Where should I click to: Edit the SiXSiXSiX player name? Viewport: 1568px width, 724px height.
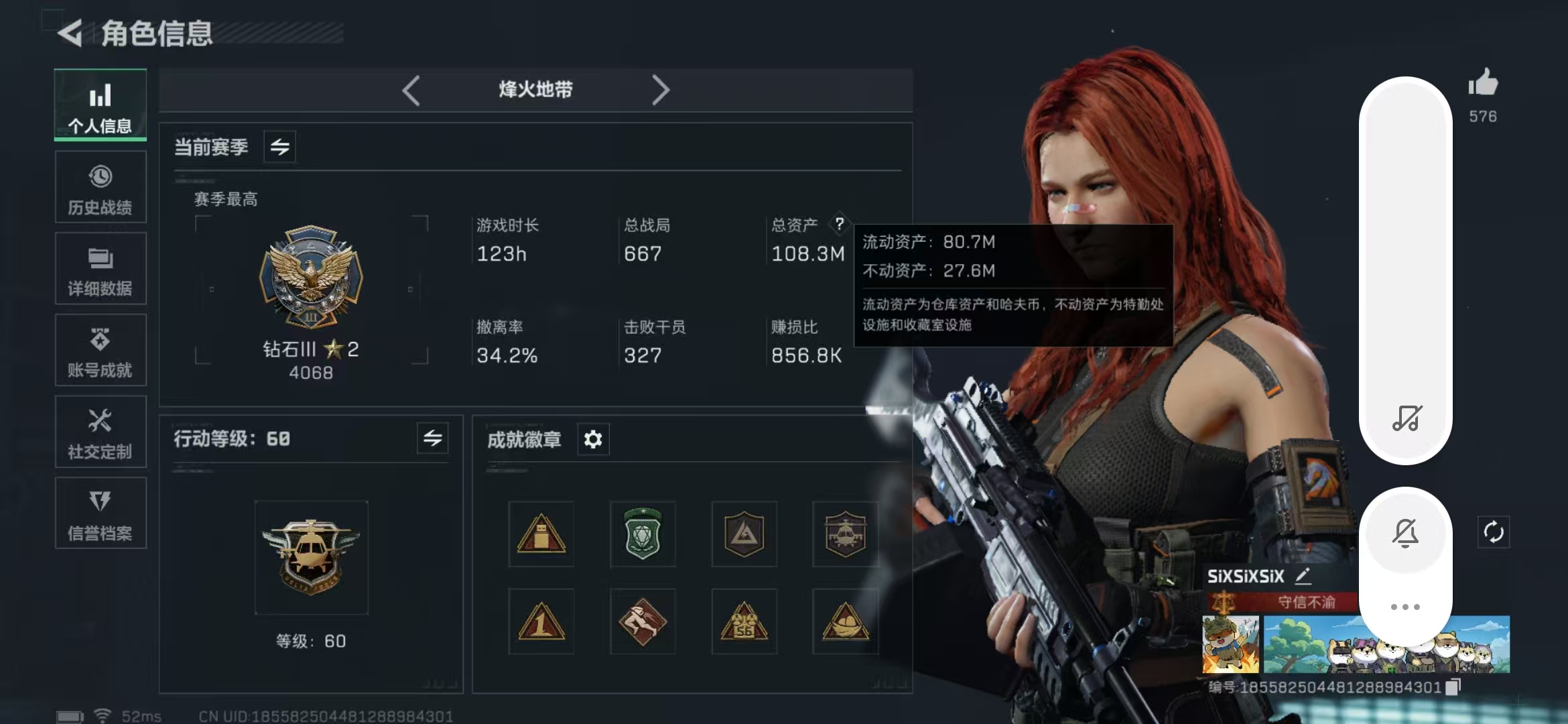click(1303, 576)
